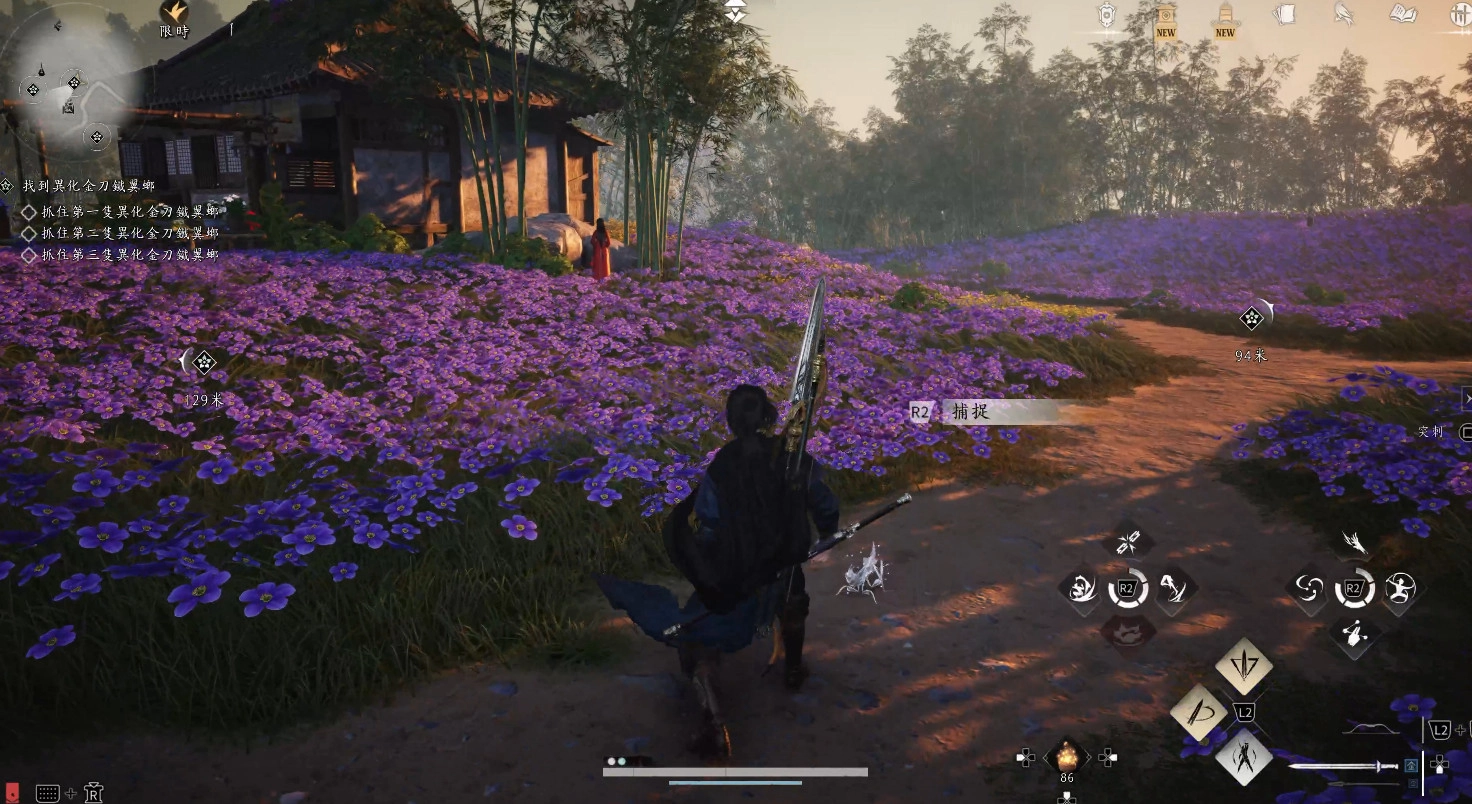
Task: Open the 限時 limited-time event icon
Action: click(174, 13)
